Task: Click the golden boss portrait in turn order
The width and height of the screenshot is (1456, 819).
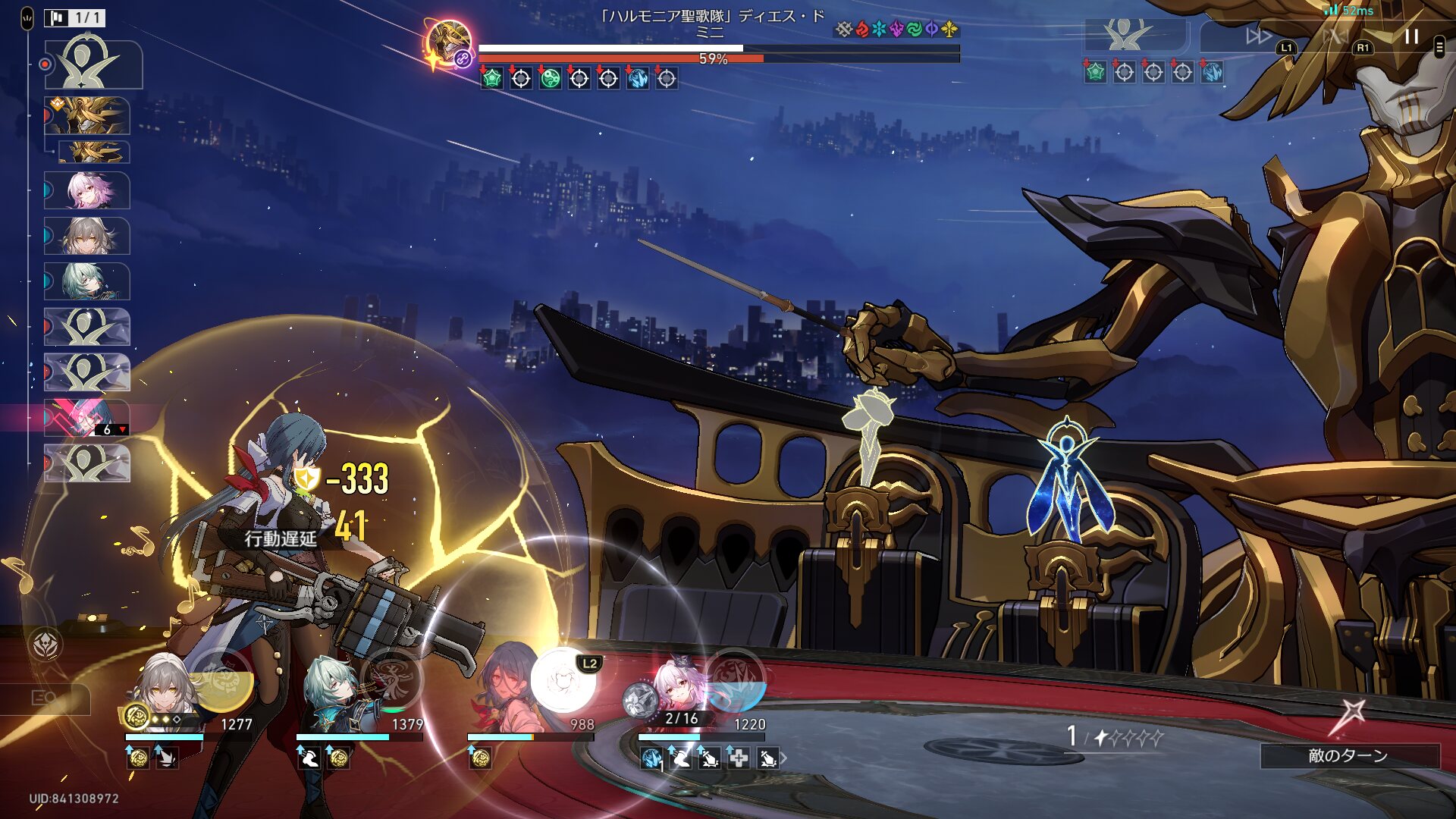Action: (87, 115)
